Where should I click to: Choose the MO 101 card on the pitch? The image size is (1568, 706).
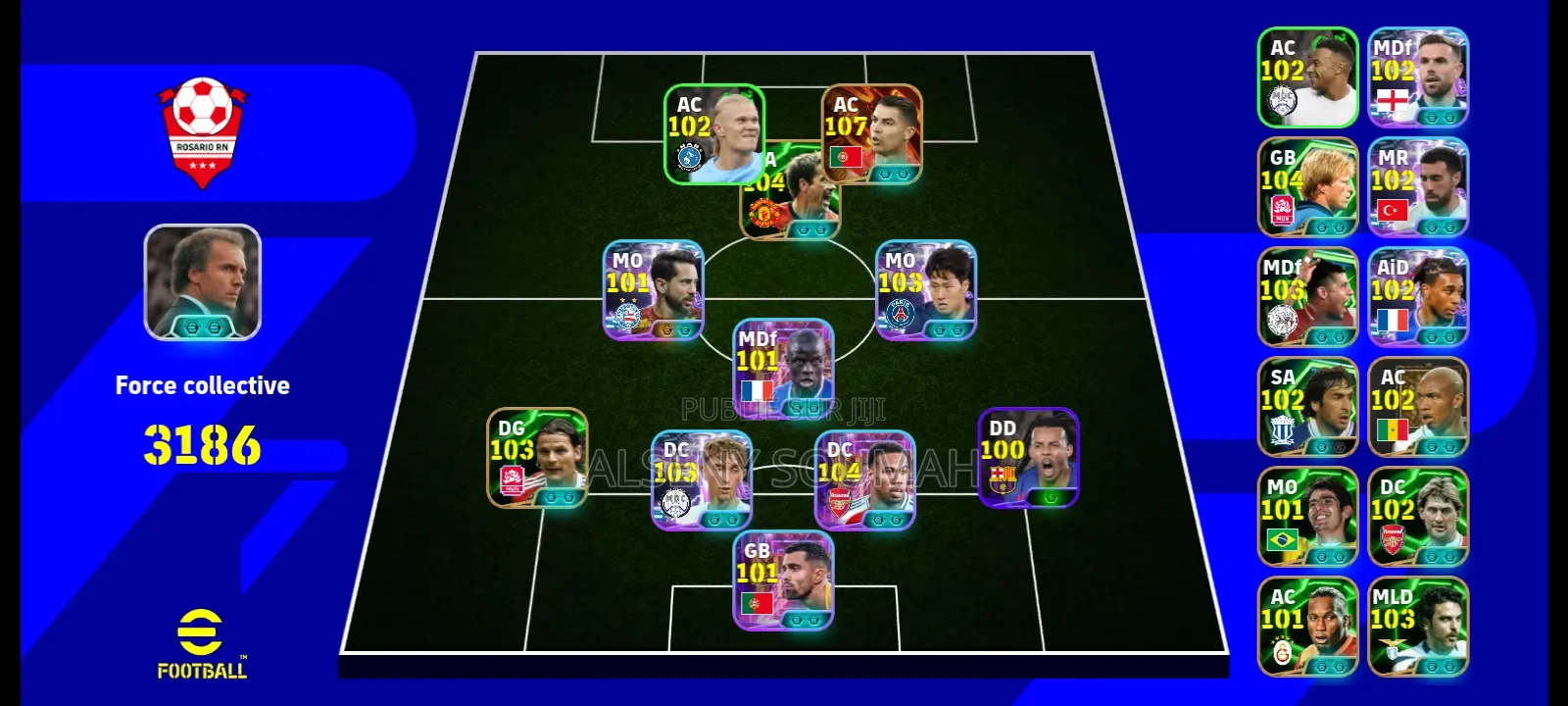[x=653, y=290]
